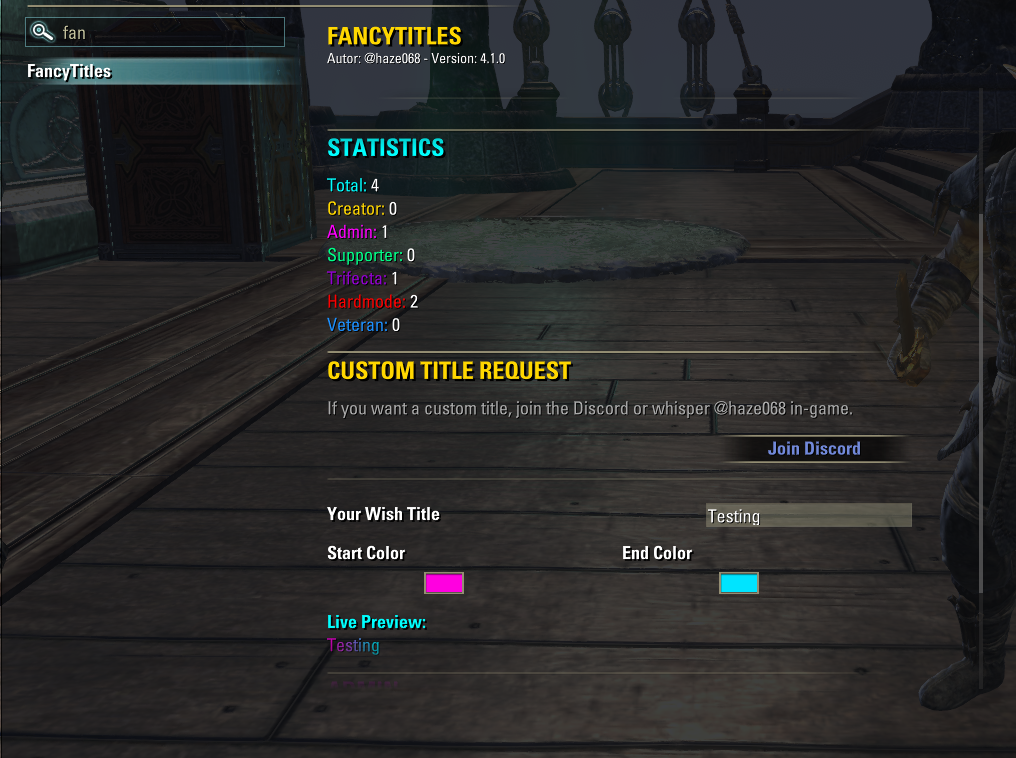Click the settings panel vertical scrollbar
1016x758 pixels.
981,400
